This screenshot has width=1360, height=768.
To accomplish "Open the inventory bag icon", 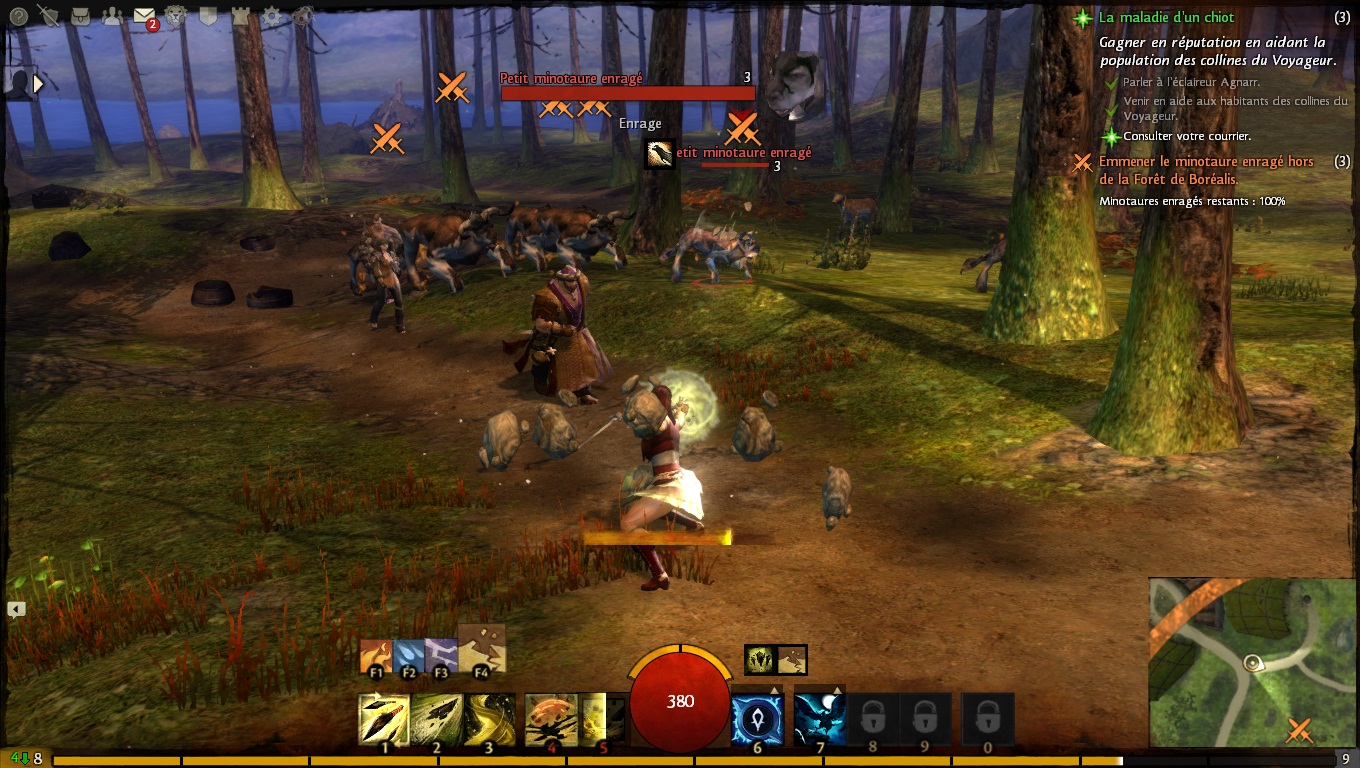I will click(x=81, y=15).
